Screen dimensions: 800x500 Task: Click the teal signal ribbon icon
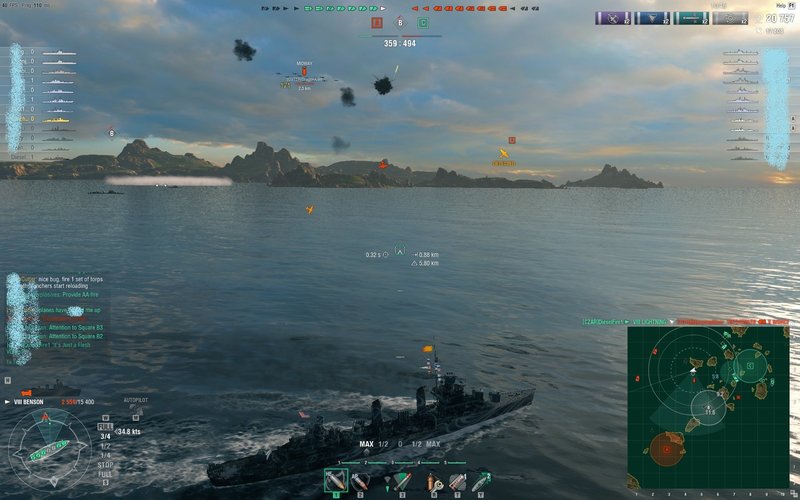click(x=691, y=18)
